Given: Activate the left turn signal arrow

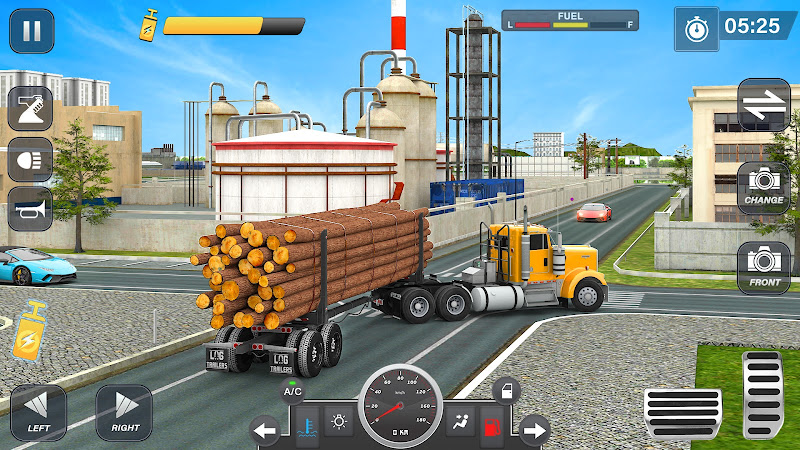Looking at the screenshot, I should [265, 432].
